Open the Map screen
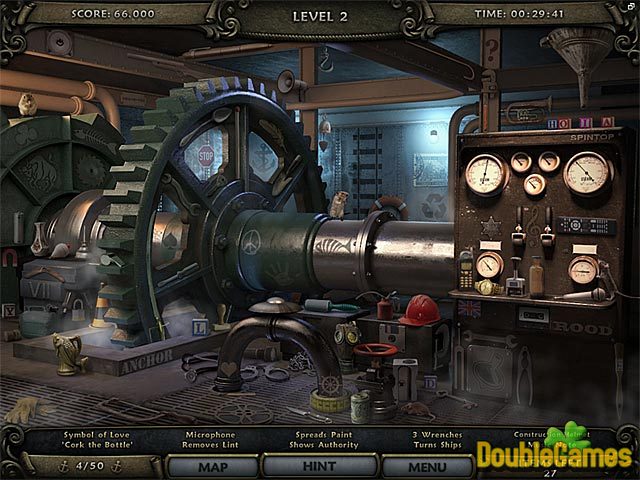The image size is (640, 480). (212, 466)
